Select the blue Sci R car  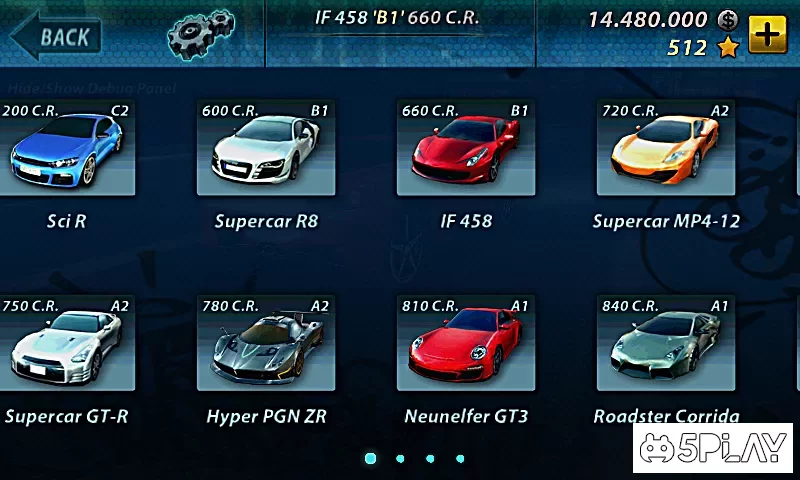(x=67, y=148)
